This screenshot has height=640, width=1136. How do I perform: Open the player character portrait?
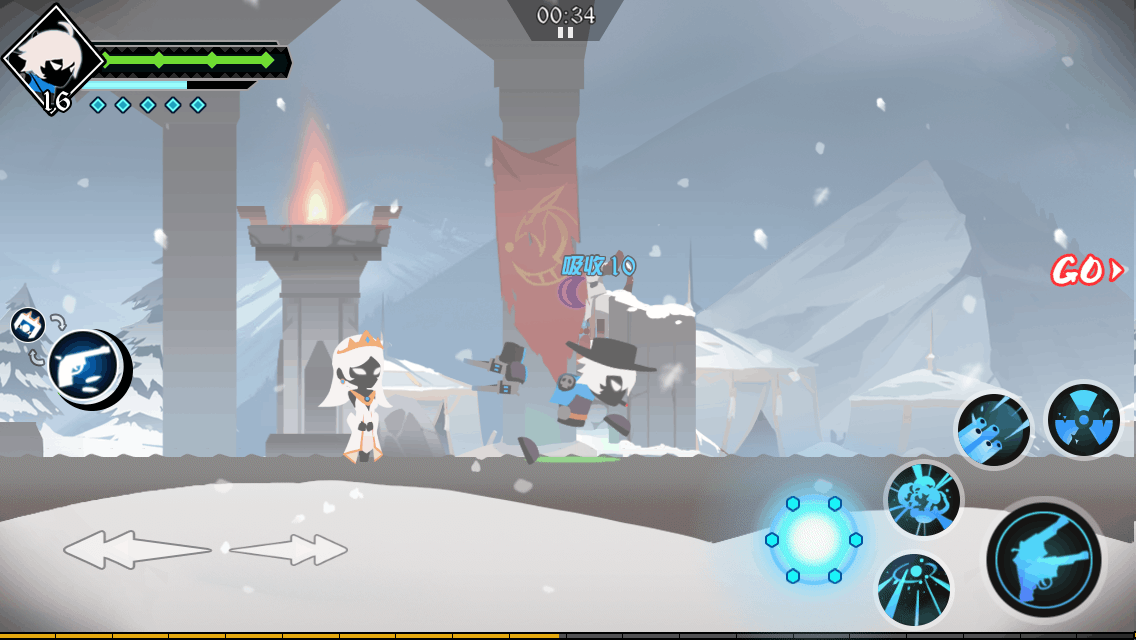point(50,59)
